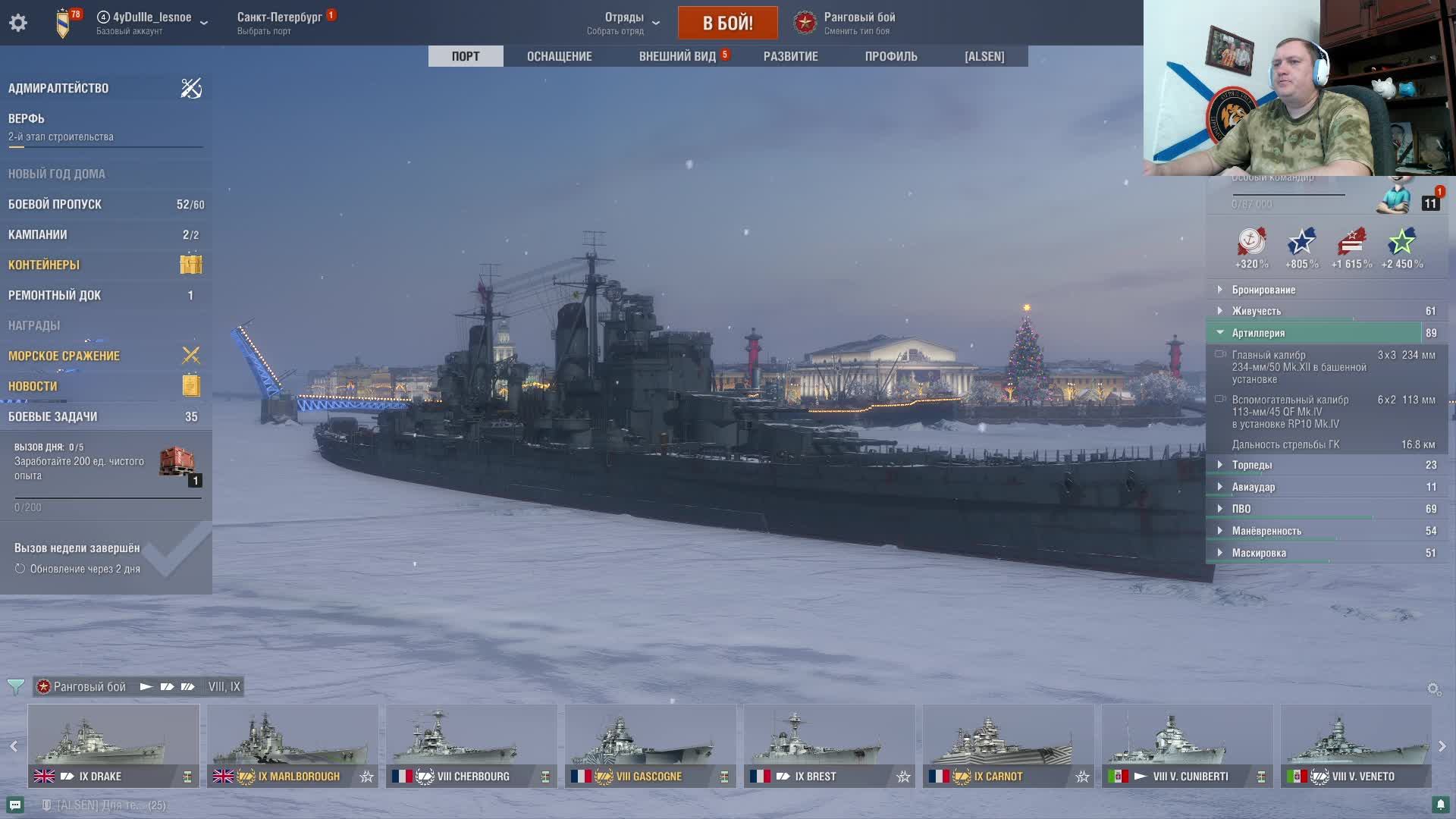
Task: Open the АДМИРАЛТЕЙСТВО menu entry
Action: coord(58,88)
